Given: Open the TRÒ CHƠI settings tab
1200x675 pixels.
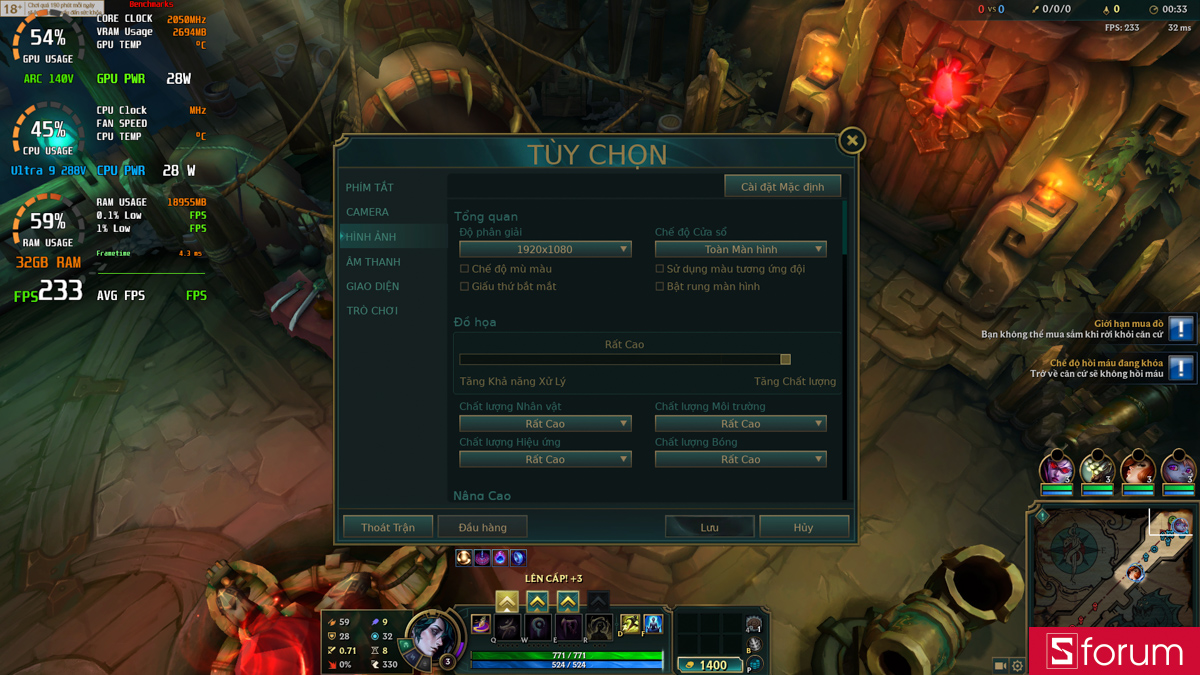Looking at the screenshot, I should click(x=372, y=311).
